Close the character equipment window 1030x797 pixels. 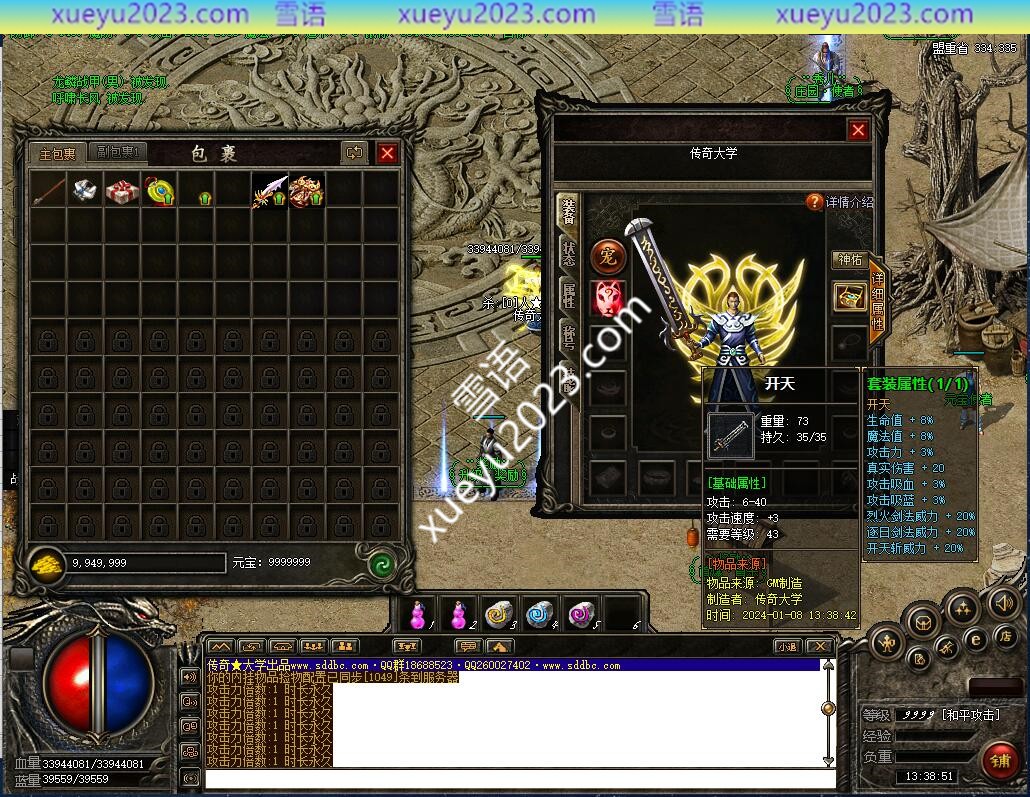click(x=858, y=130)
